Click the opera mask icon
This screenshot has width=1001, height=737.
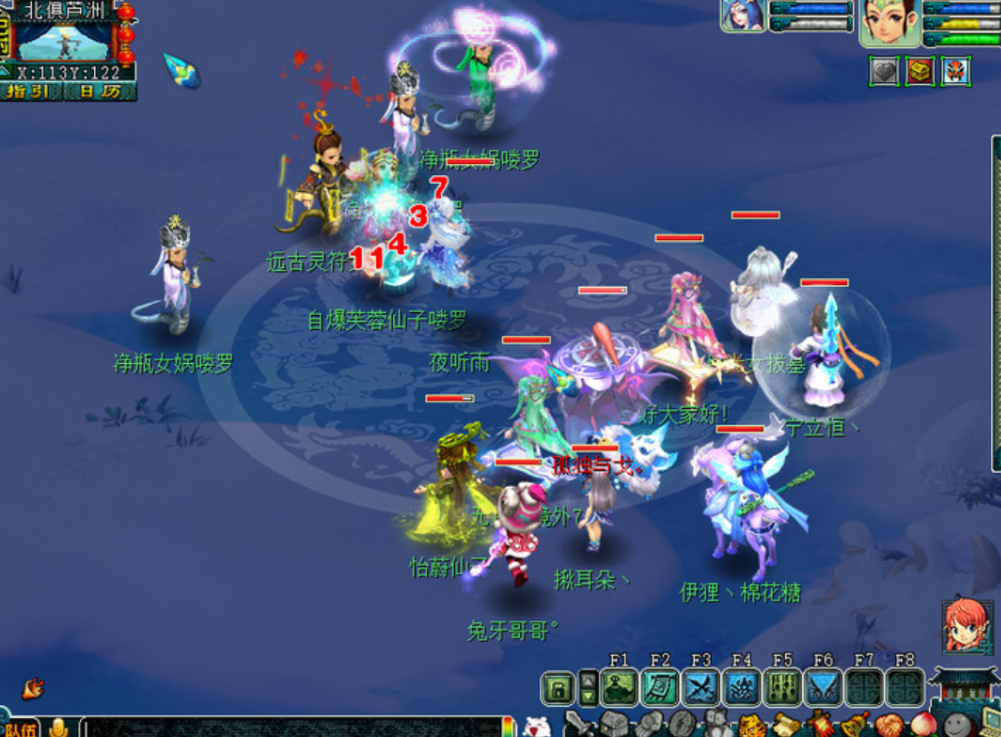tap(955, 71)
